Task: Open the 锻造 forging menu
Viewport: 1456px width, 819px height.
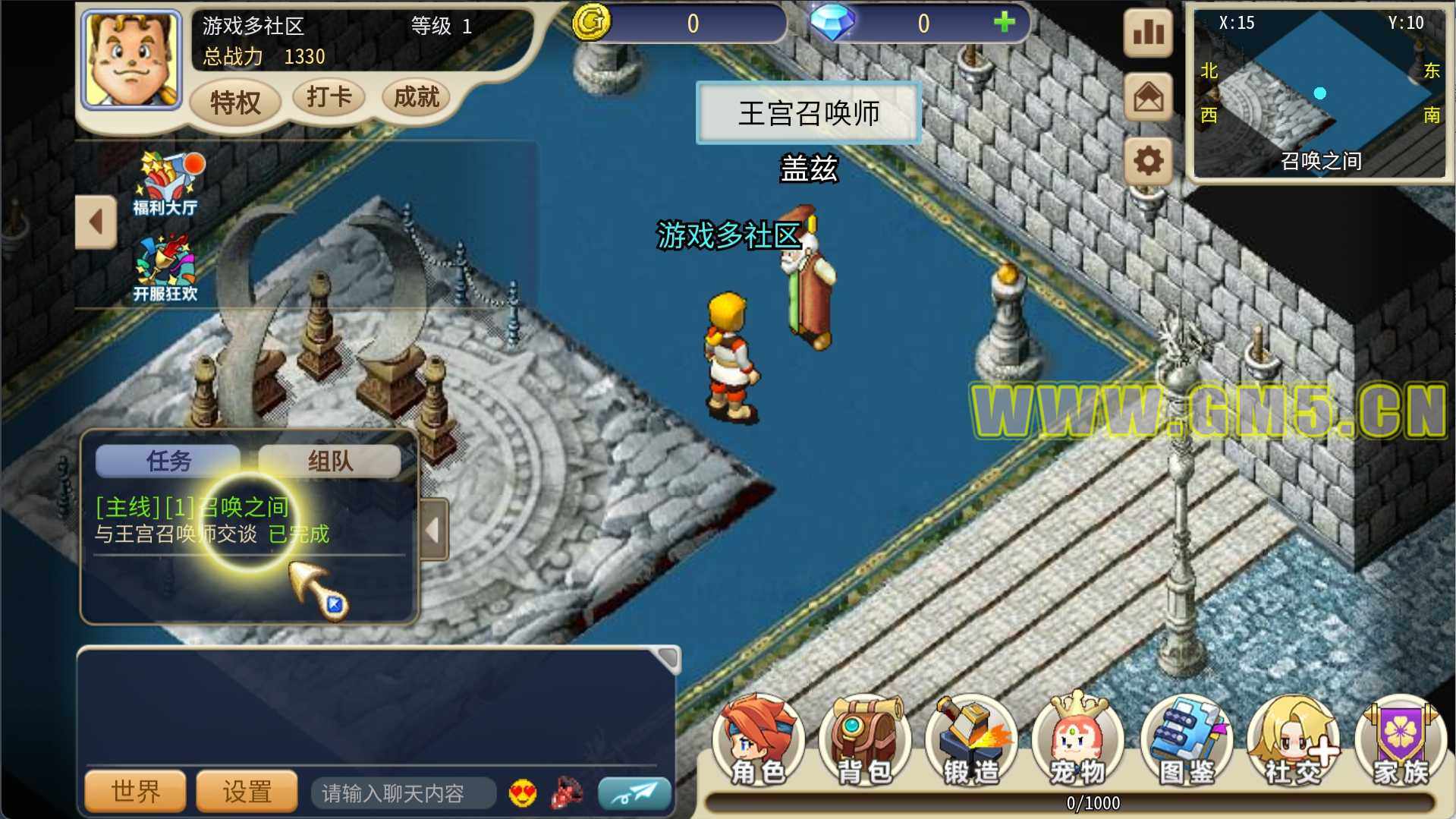Action: (971, 742)
